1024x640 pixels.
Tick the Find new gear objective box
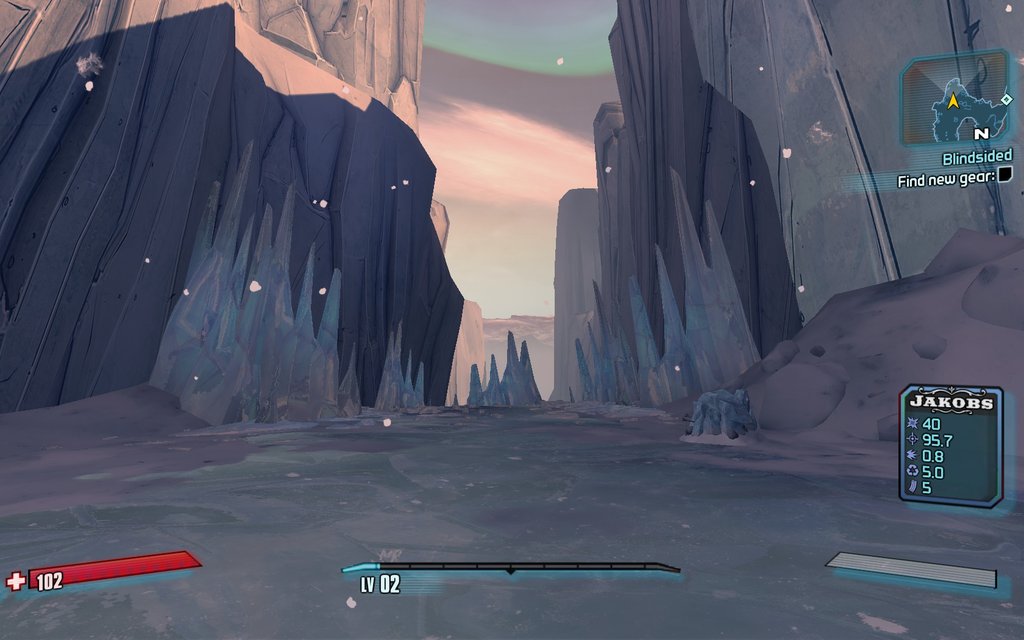pos(1005,175)
